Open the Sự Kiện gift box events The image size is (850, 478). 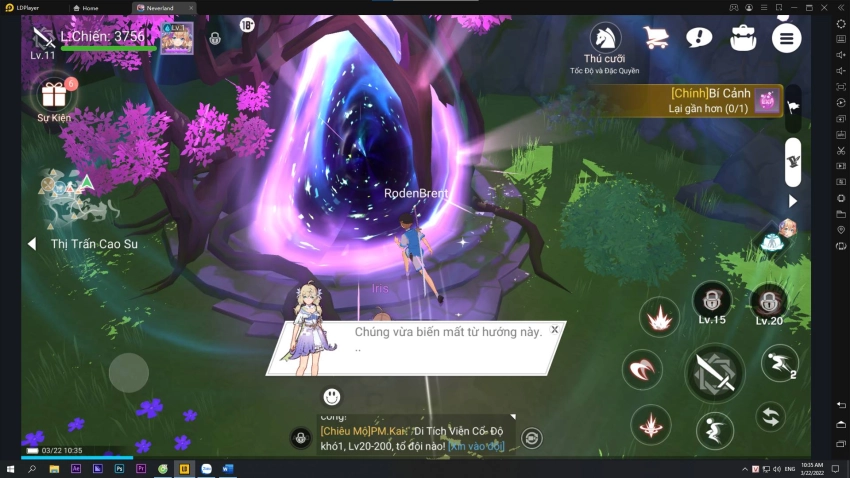click(x=54, y=95)
